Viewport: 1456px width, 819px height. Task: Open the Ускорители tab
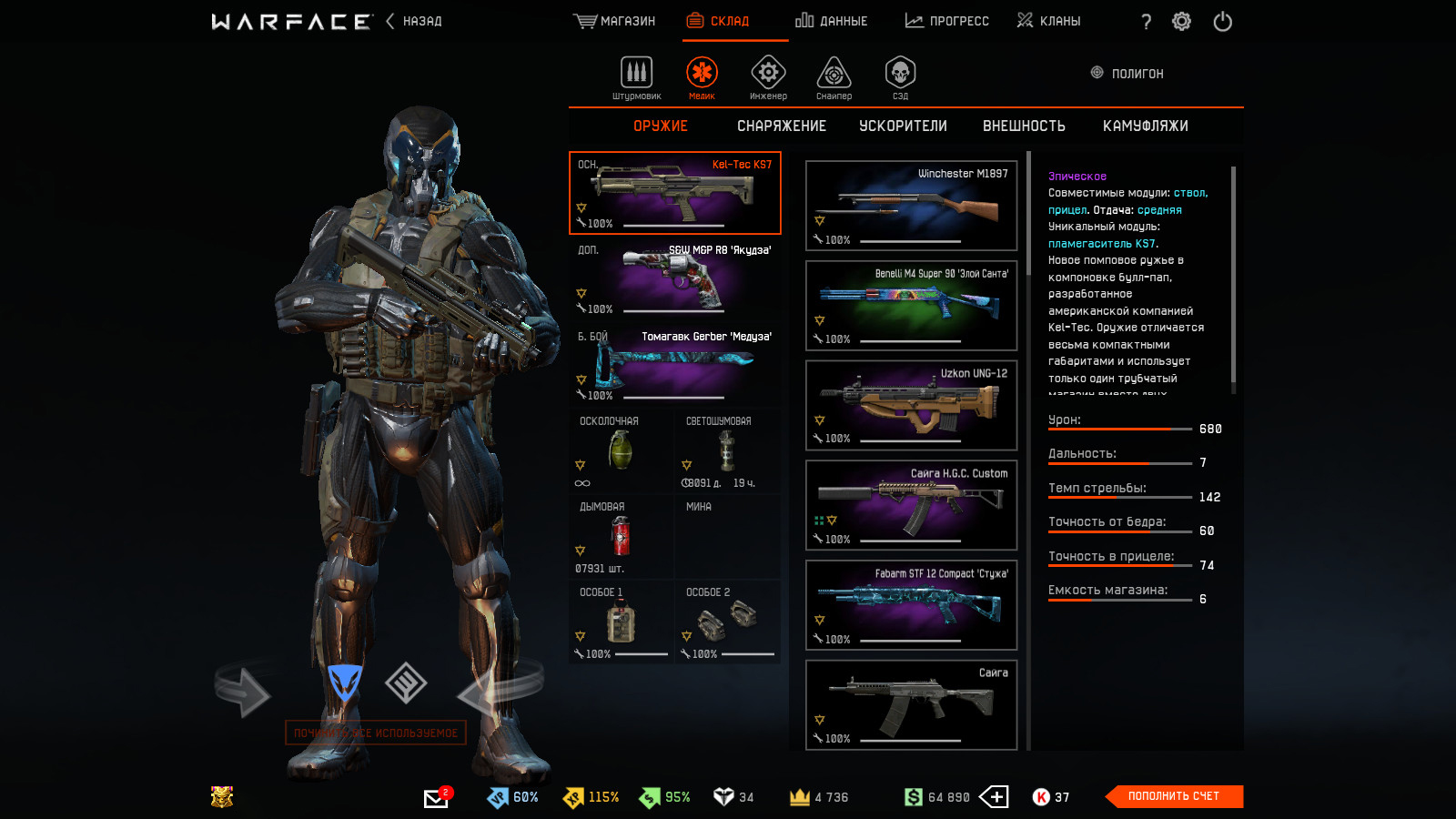click(903, 126)
